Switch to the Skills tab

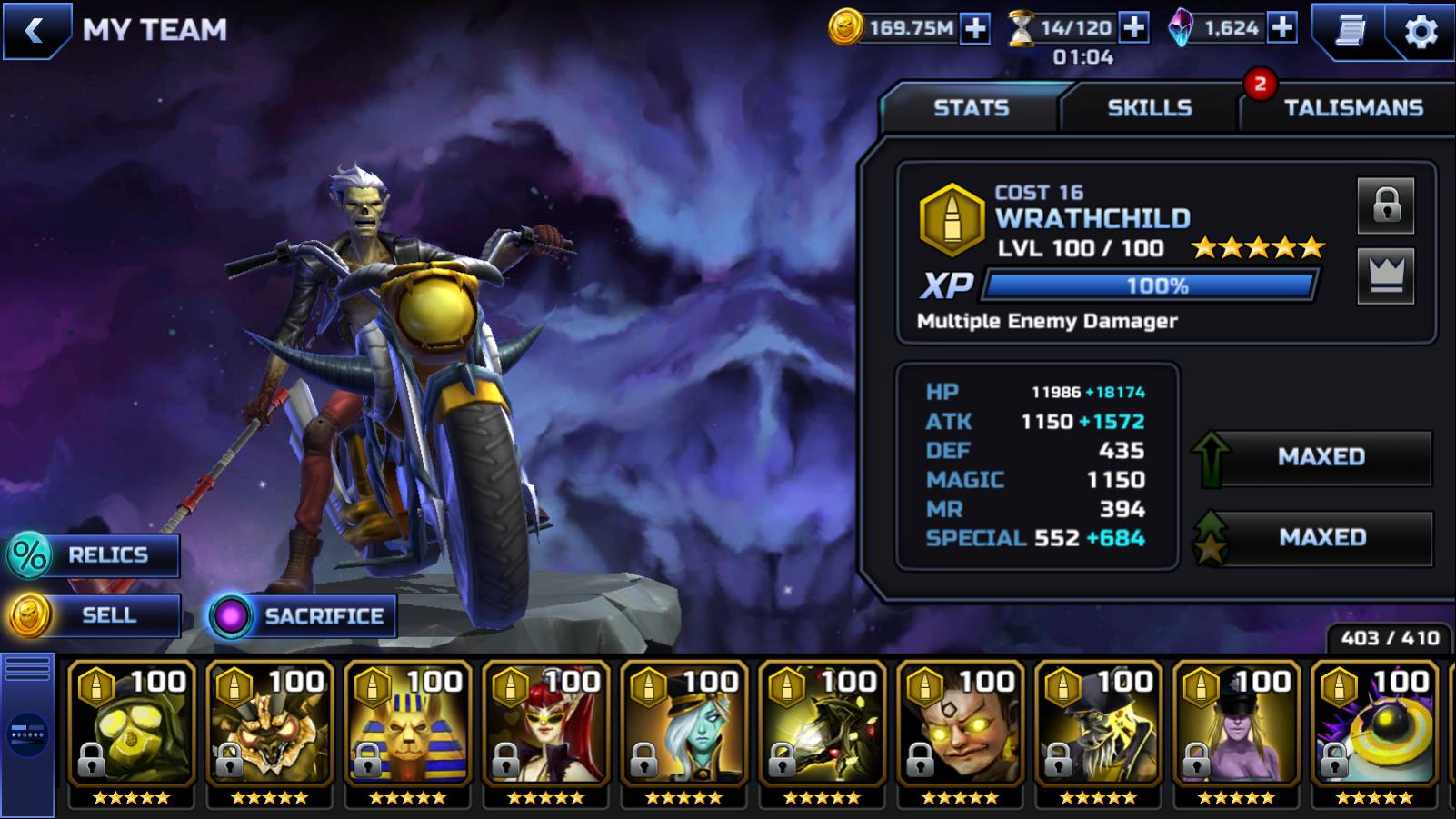tap(1149, 108)
